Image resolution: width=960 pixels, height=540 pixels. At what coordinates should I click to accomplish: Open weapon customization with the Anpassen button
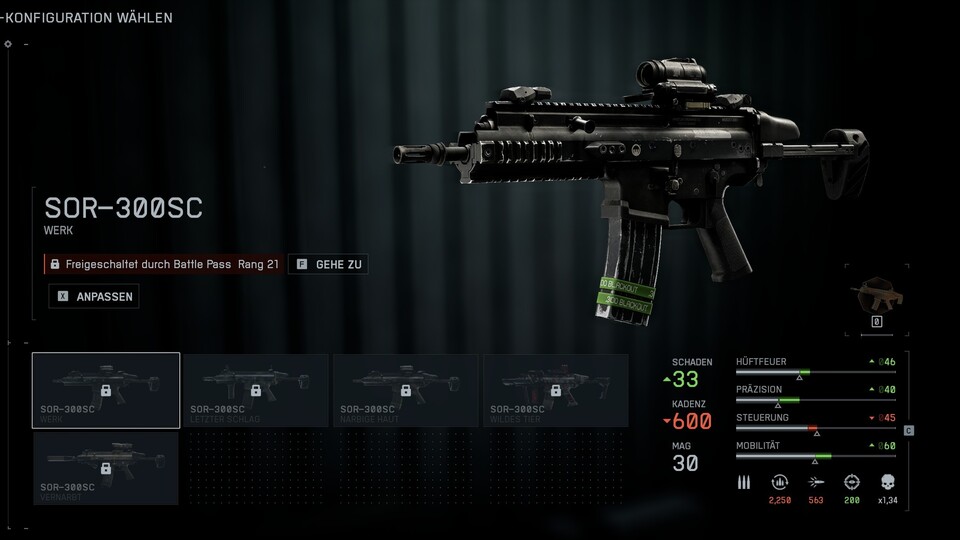pos(93,296)
